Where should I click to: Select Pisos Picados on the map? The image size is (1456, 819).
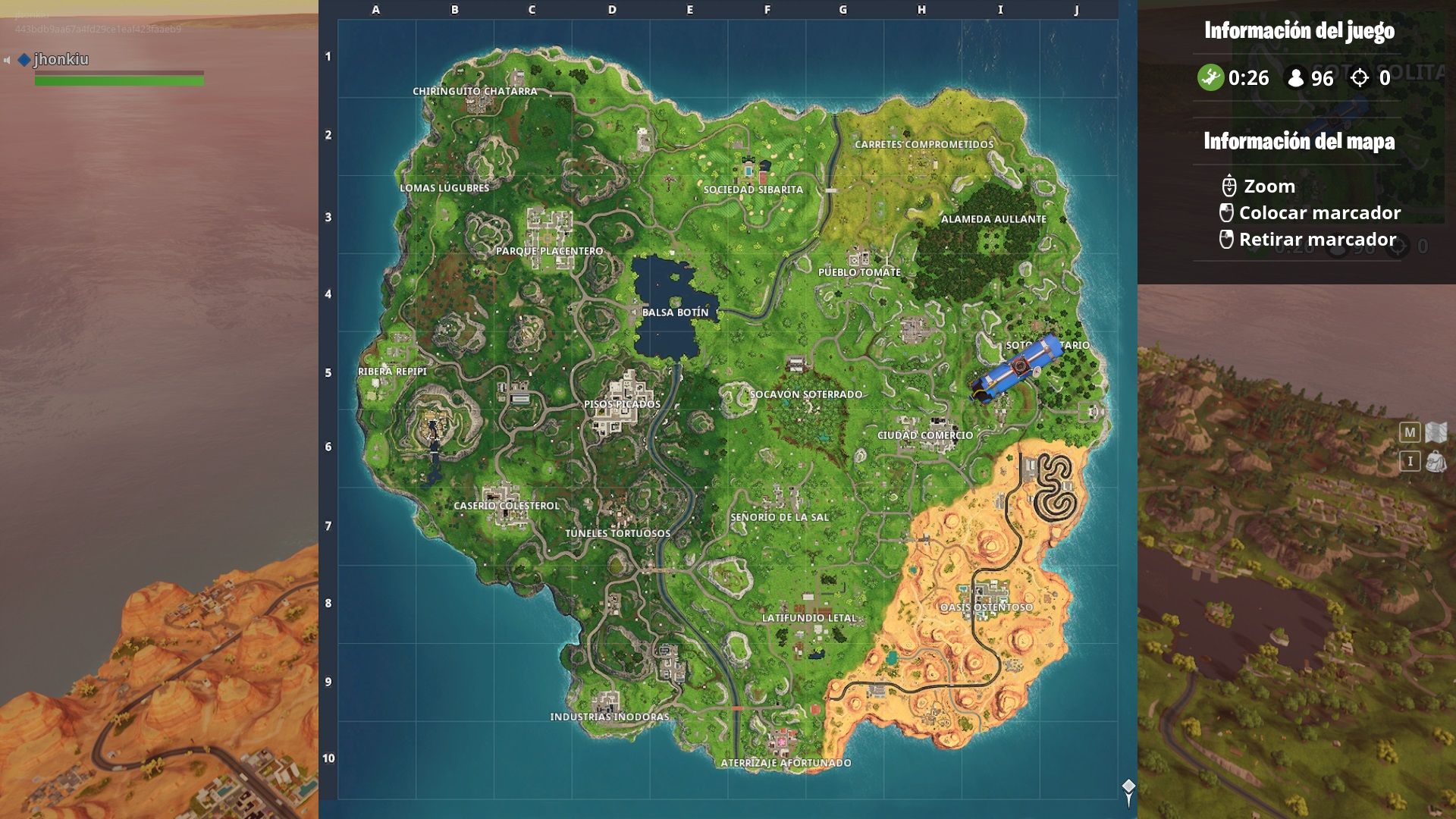[622, 404]
